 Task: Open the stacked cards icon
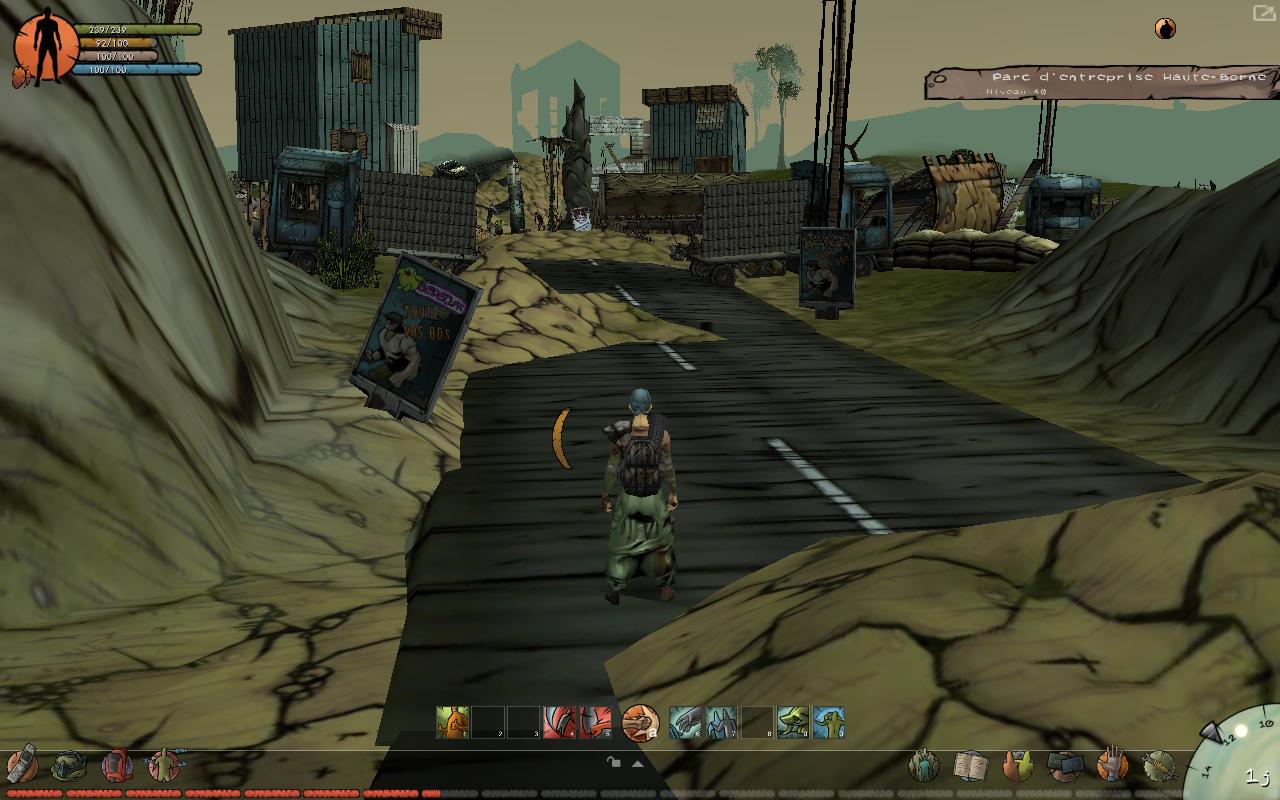point(1064,766)
